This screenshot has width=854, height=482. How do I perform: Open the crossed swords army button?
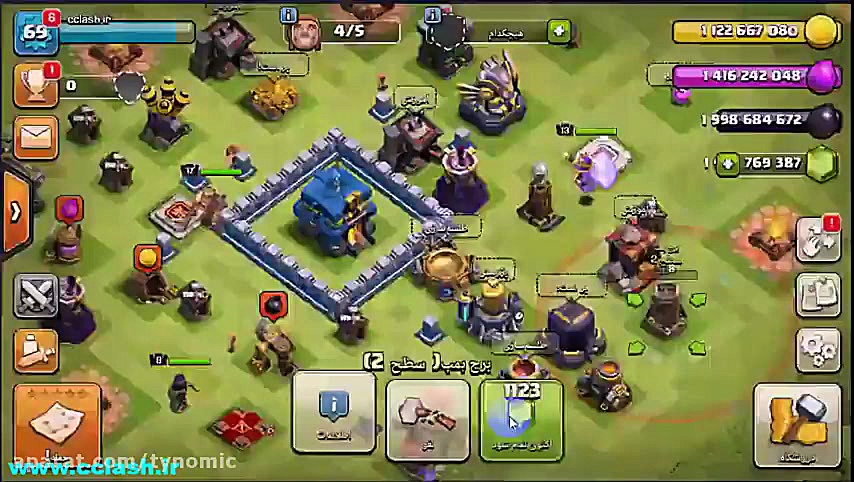[37, 296]
